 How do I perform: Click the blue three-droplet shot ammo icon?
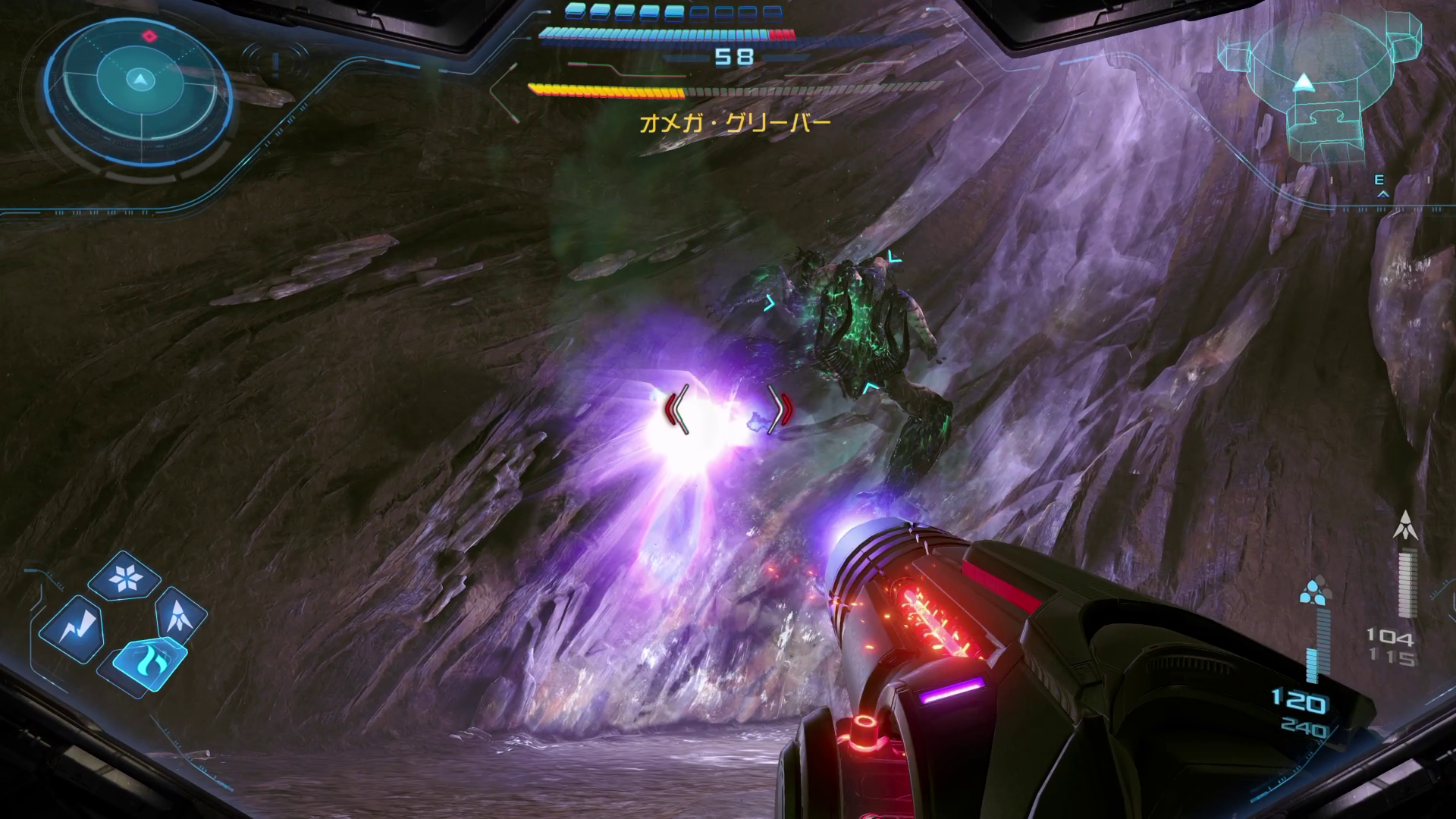point(1312,591)
